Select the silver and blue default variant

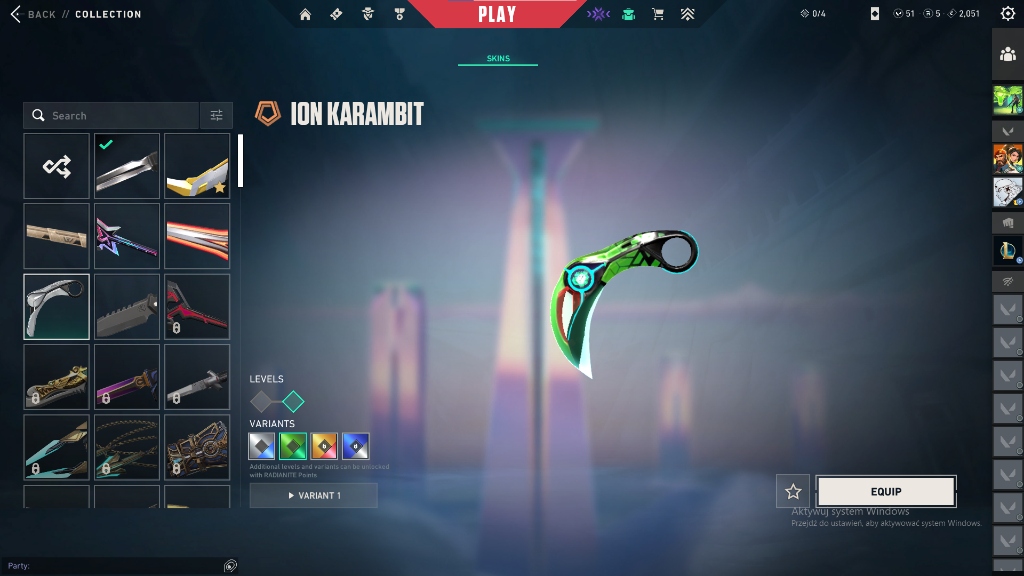tap(262, 446)
